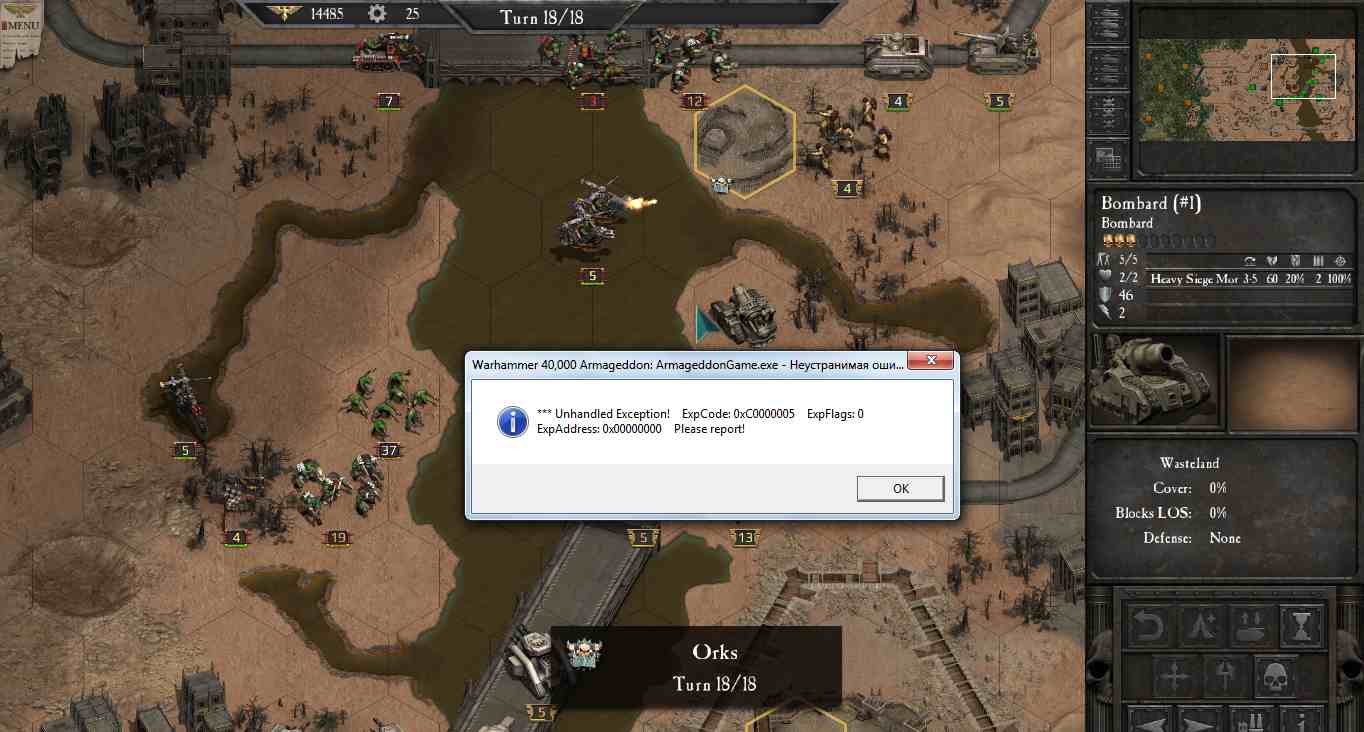End turn with the hourglass button

coord(1301,628)
